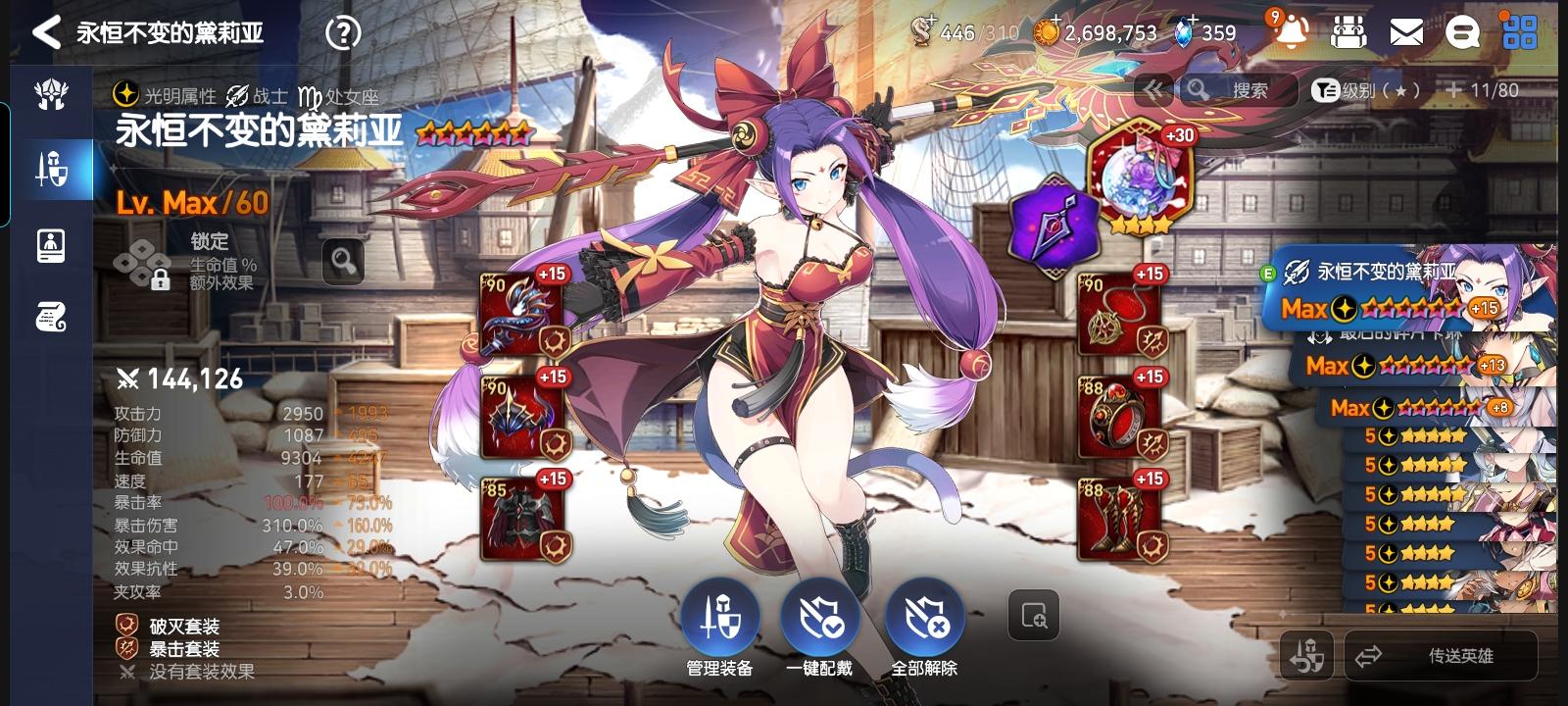Open the scroll icon in the left sidebar
Screen dimensions: 1568x706
[x=51, y=316]
